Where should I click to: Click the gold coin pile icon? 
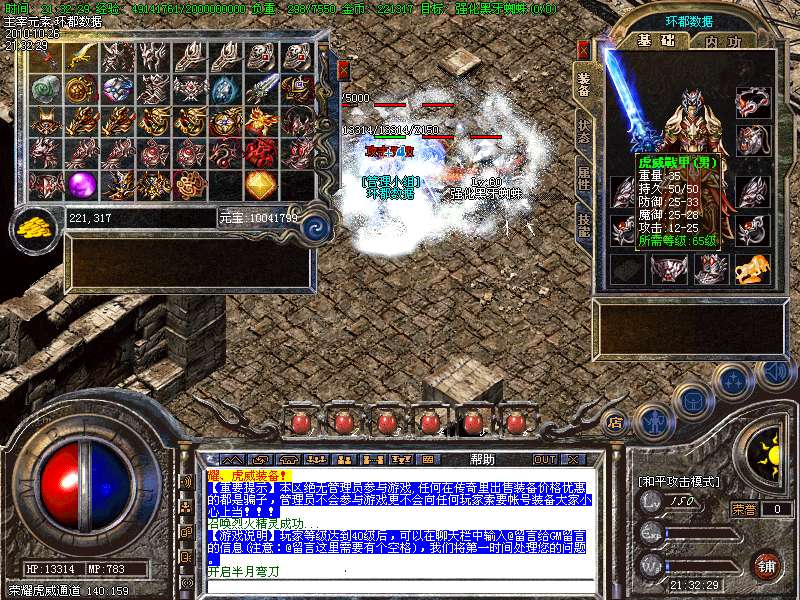point(35,227)
